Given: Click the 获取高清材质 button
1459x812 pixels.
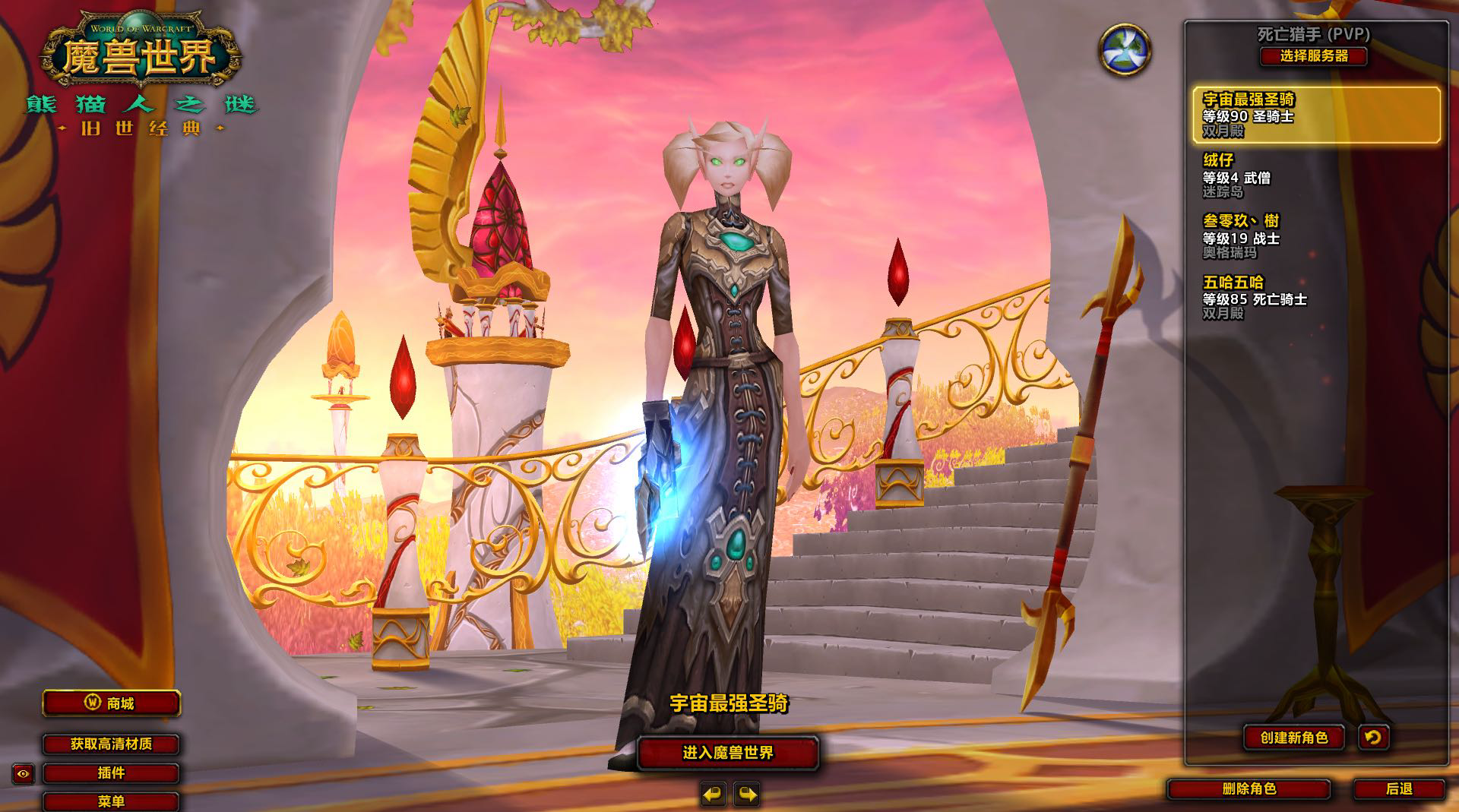Looking at the screenshot, I should (x=111, y=744).
